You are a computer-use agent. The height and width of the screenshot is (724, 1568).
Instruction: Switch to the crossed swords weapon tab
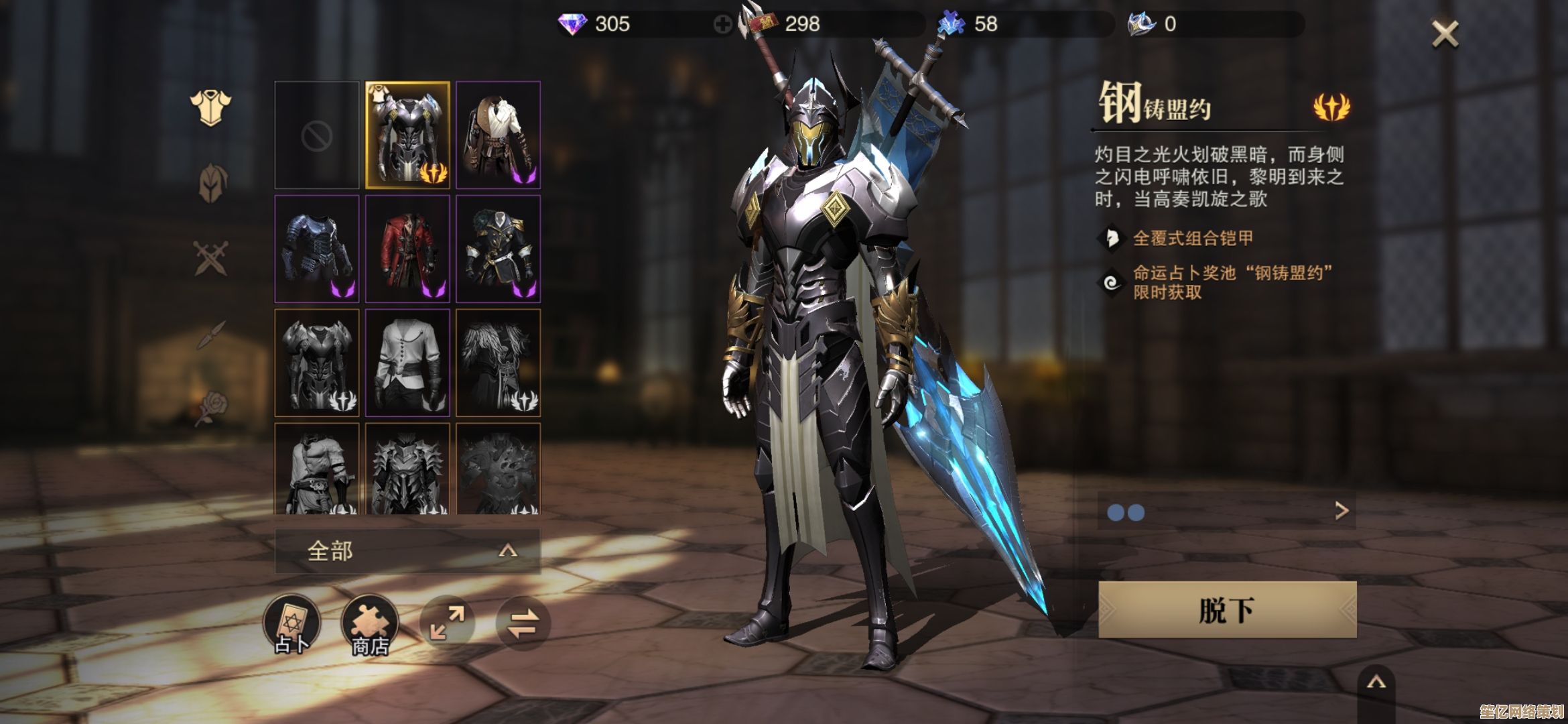[211, 258]
